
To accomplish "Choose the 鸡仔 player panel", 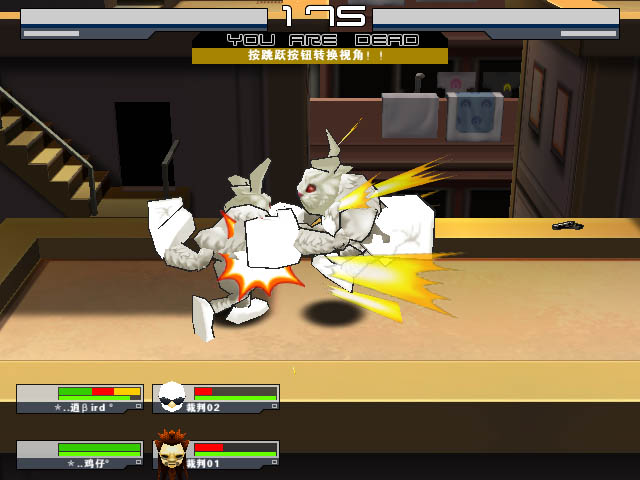I will click(80, 455).
